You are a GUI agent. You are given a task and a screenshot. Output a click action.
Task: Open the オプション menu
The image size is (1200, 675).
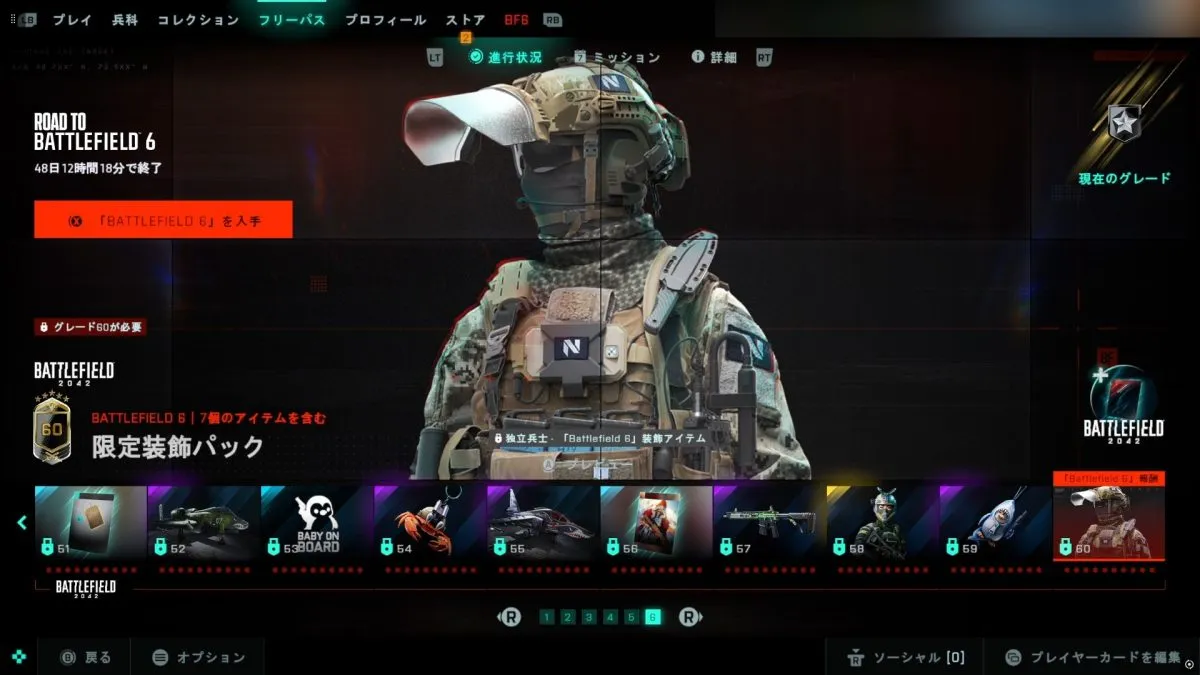click(198, 657)
